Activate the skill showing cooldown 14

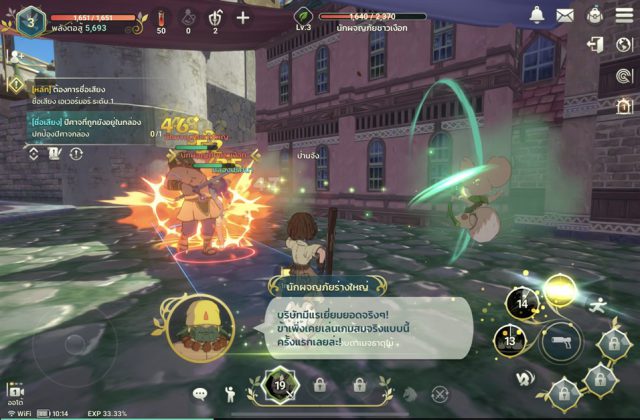(521, 303)
